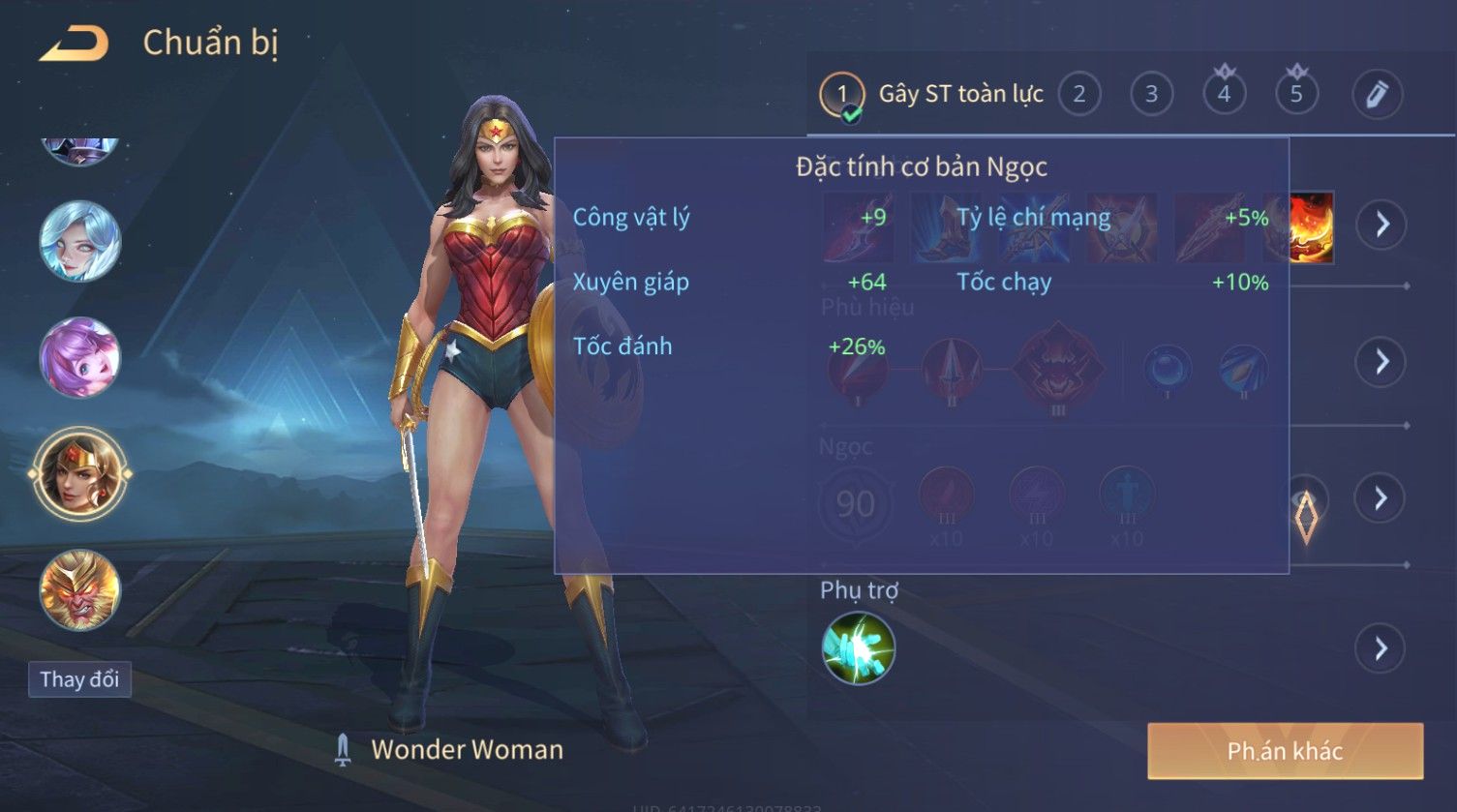This screenshot has height=812, width=1457.
Task: Tap the green Phụ trợ spell icon
Action: click(x=858, y=647)
